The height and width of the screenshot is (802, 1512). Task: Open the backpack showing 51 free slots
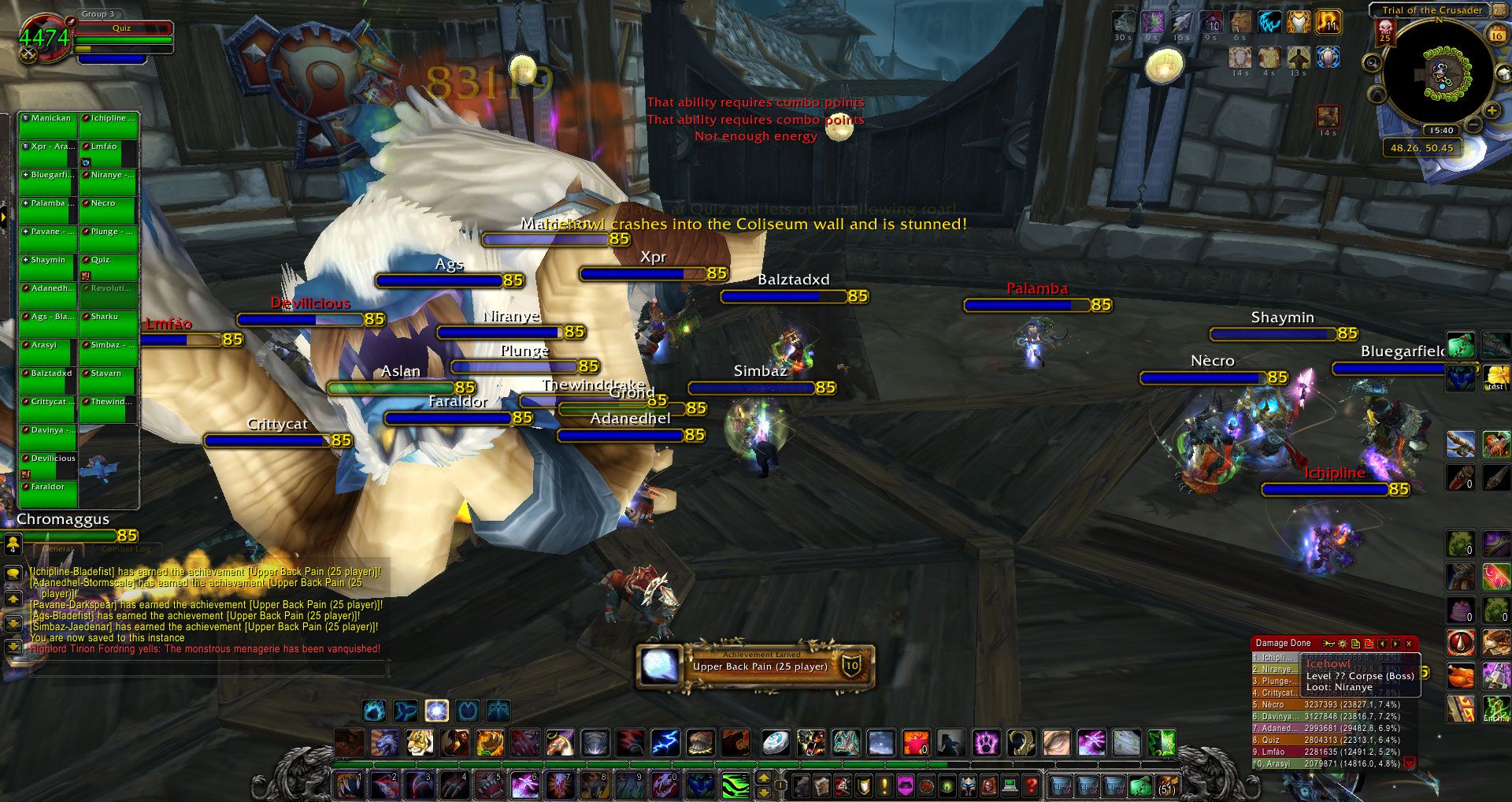click(1166, 785)
